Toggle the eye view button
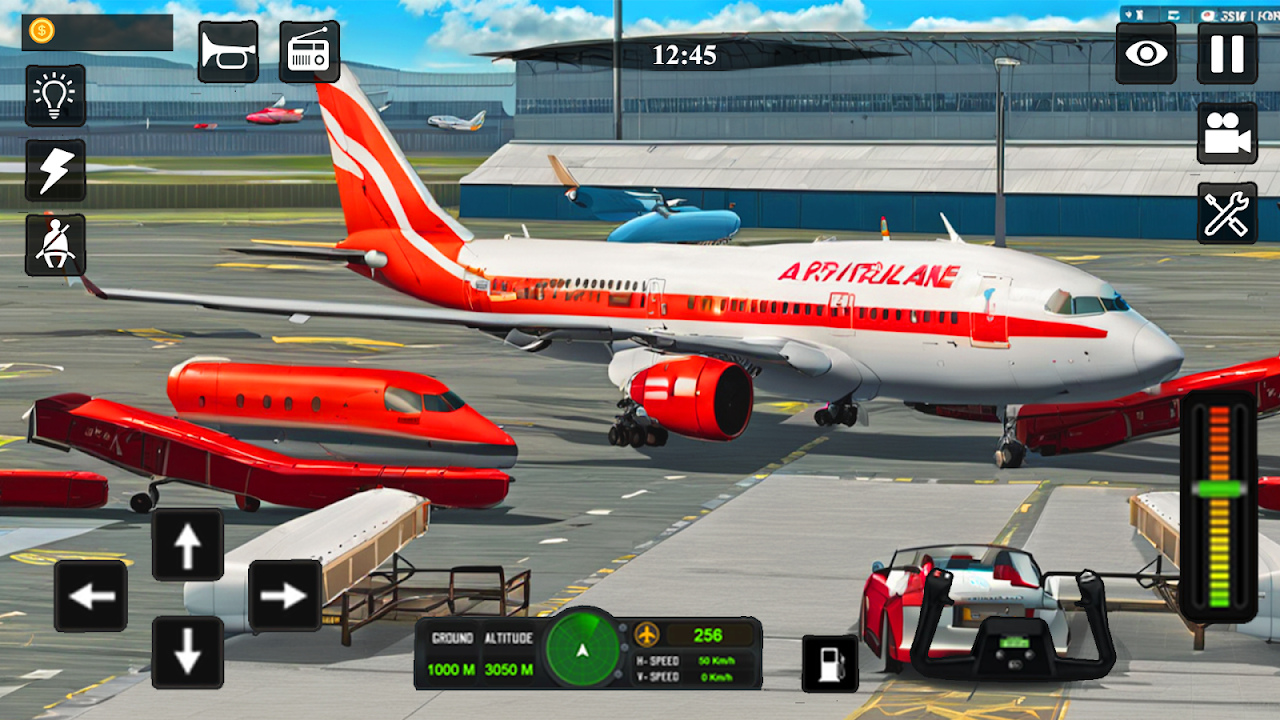This screenshot has height=720, width=1280. pos(1146,53)
